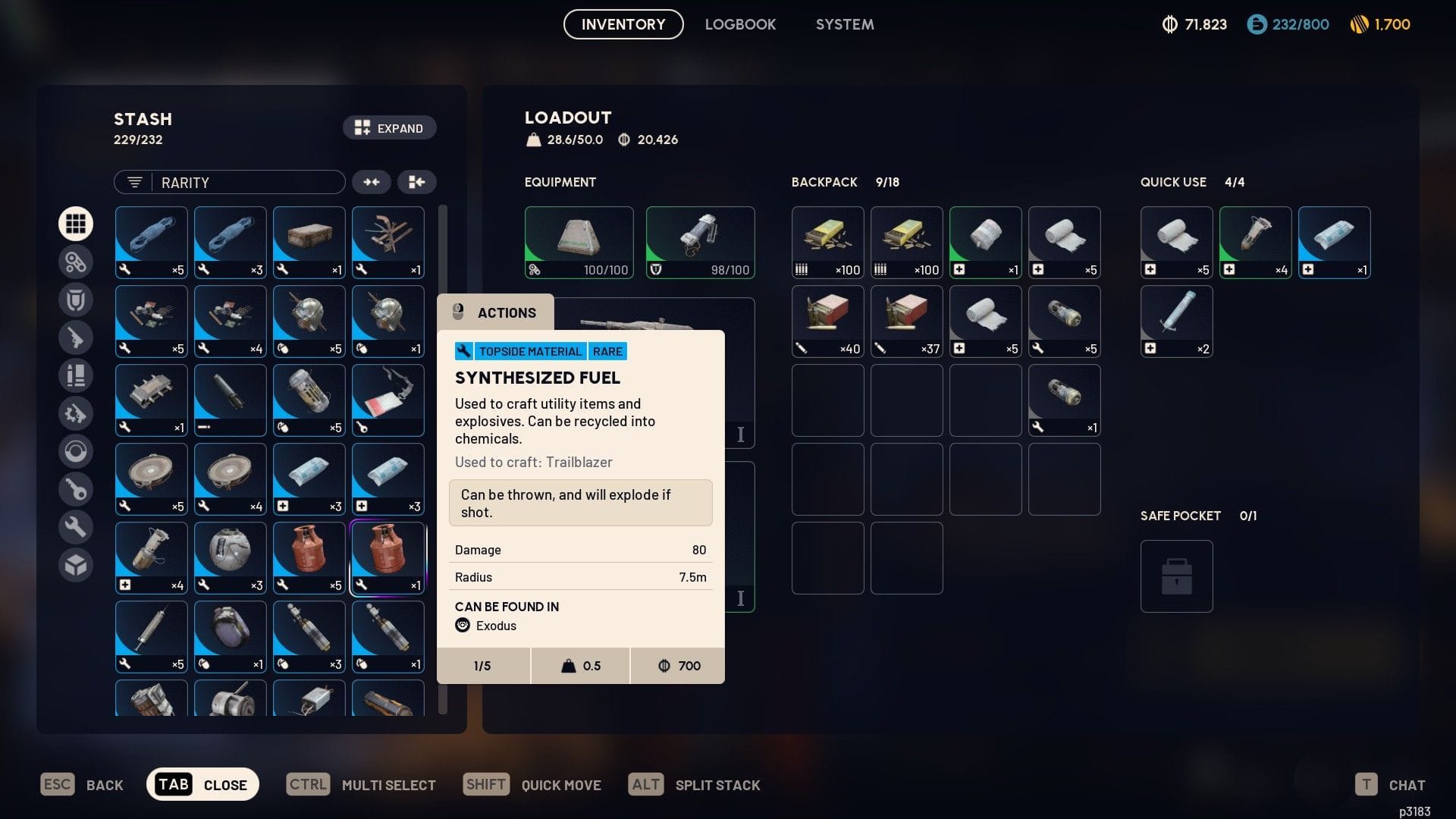The width and height of the screenshot is (1456, 819).
Task: Open the key items category filter
Action: point(76,489)
